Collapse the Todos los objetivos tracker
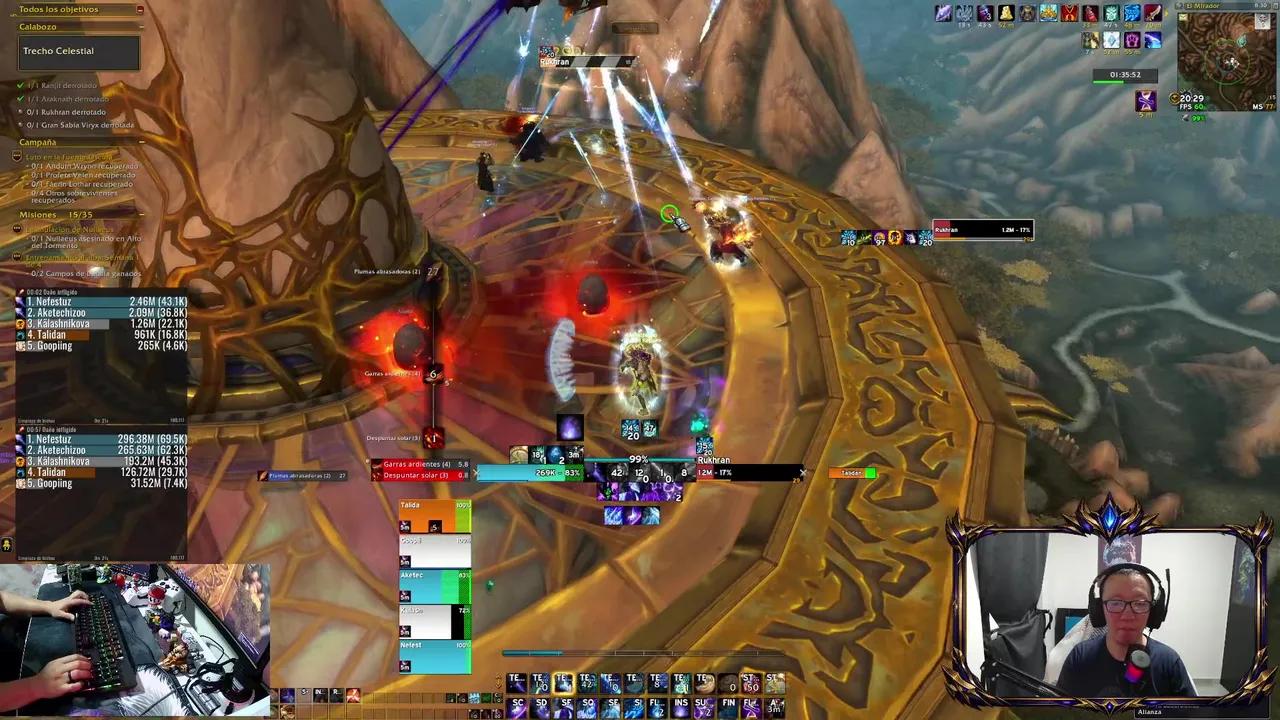The image size is (1280, 720). pyautogui.click(x=141, y=10)
